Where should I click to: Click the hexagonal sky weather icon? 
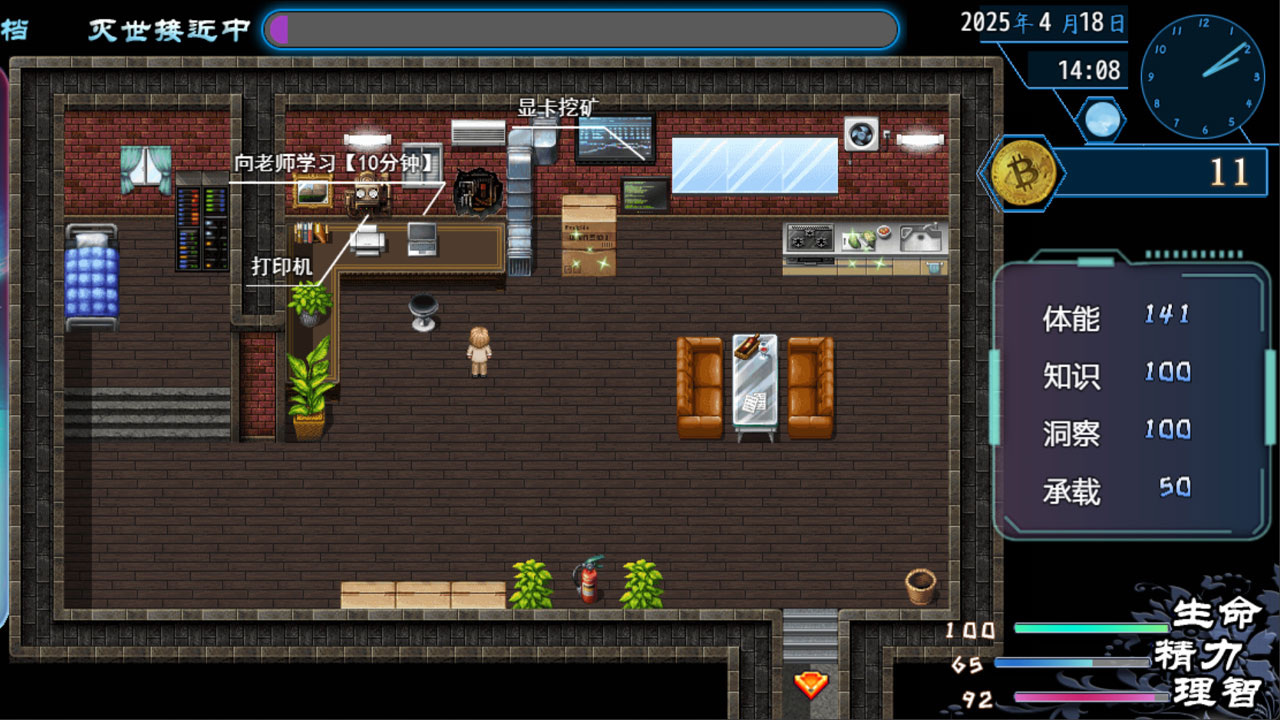point(1100,117)
